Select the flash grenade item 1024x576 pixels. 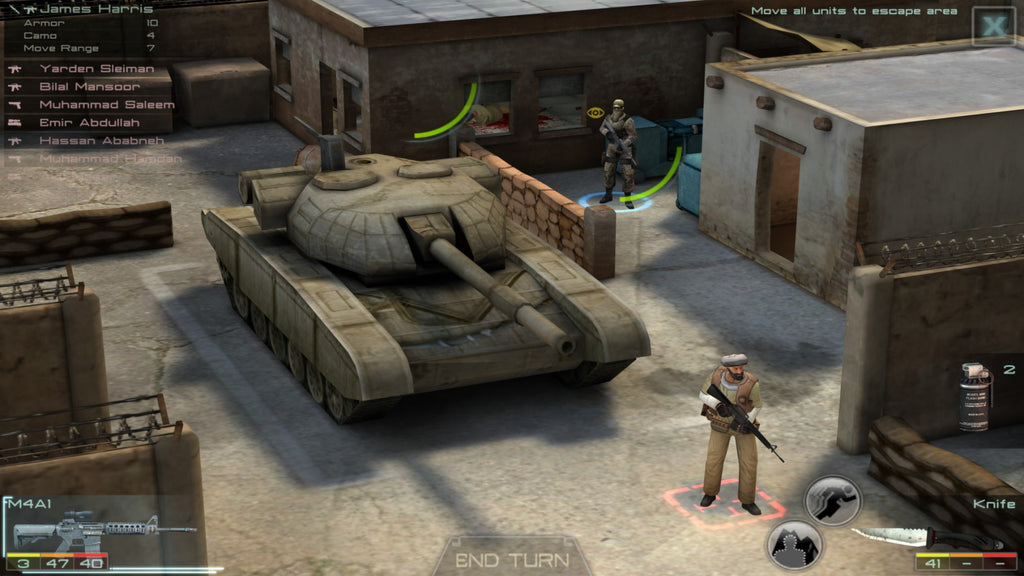click(975, 397)
